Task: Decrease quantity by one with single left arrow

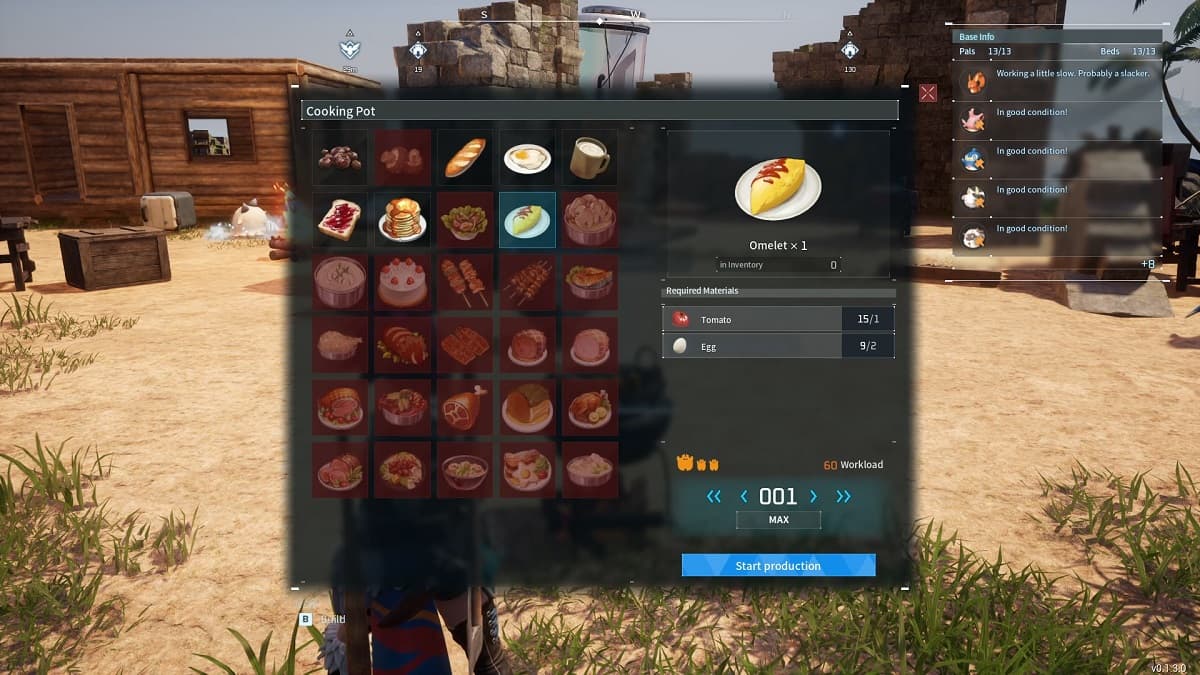Action: (743, 496)
